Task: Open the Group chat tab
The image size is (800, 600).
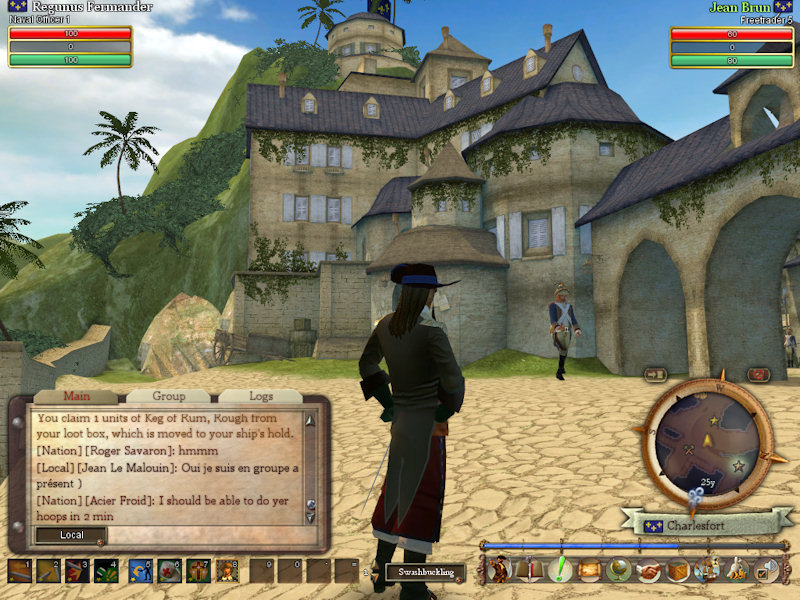Action: (x=168, y=396)
